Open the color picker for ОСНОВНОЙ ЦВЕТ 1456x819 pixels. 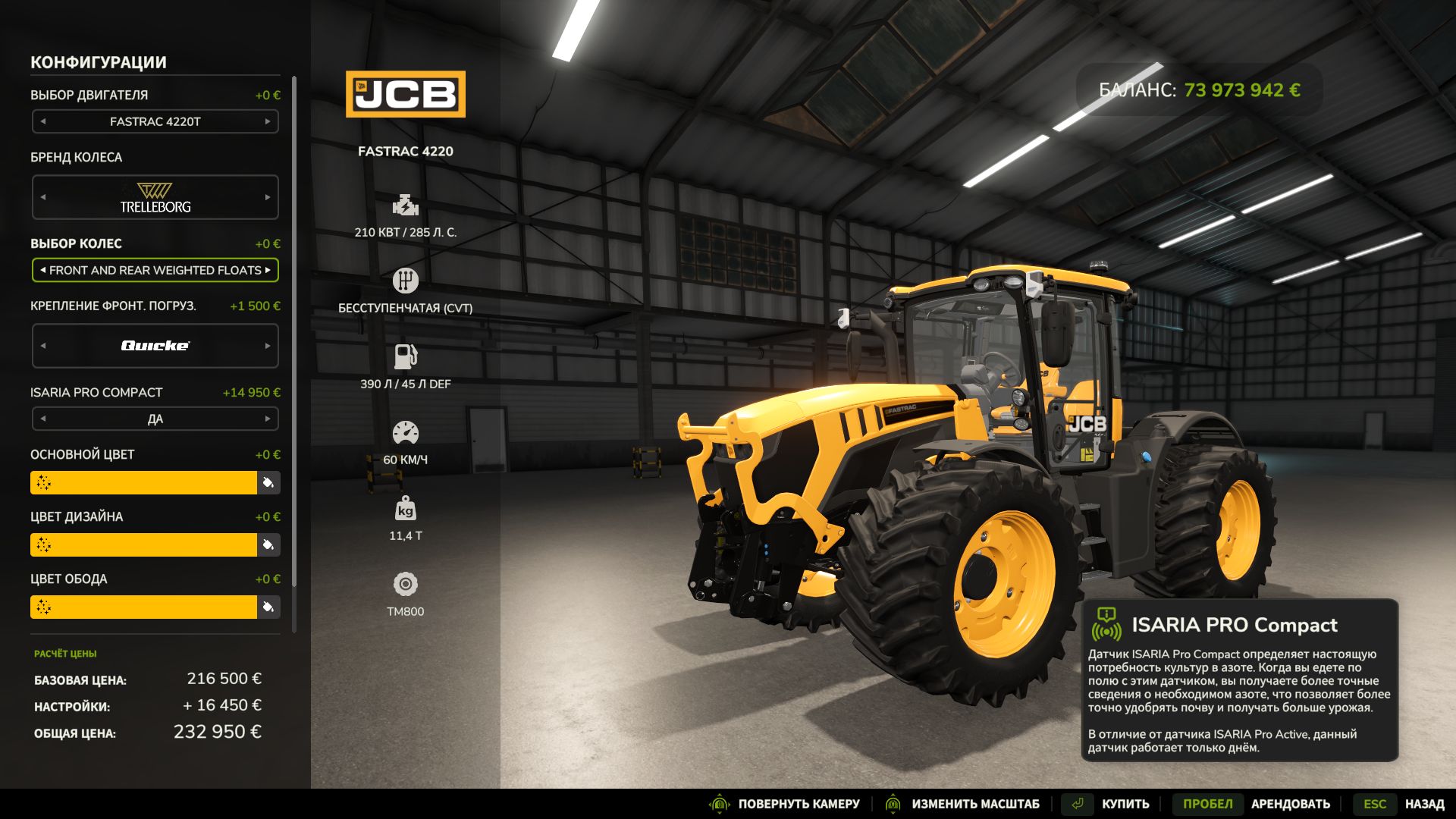click(x=267, y=482)
